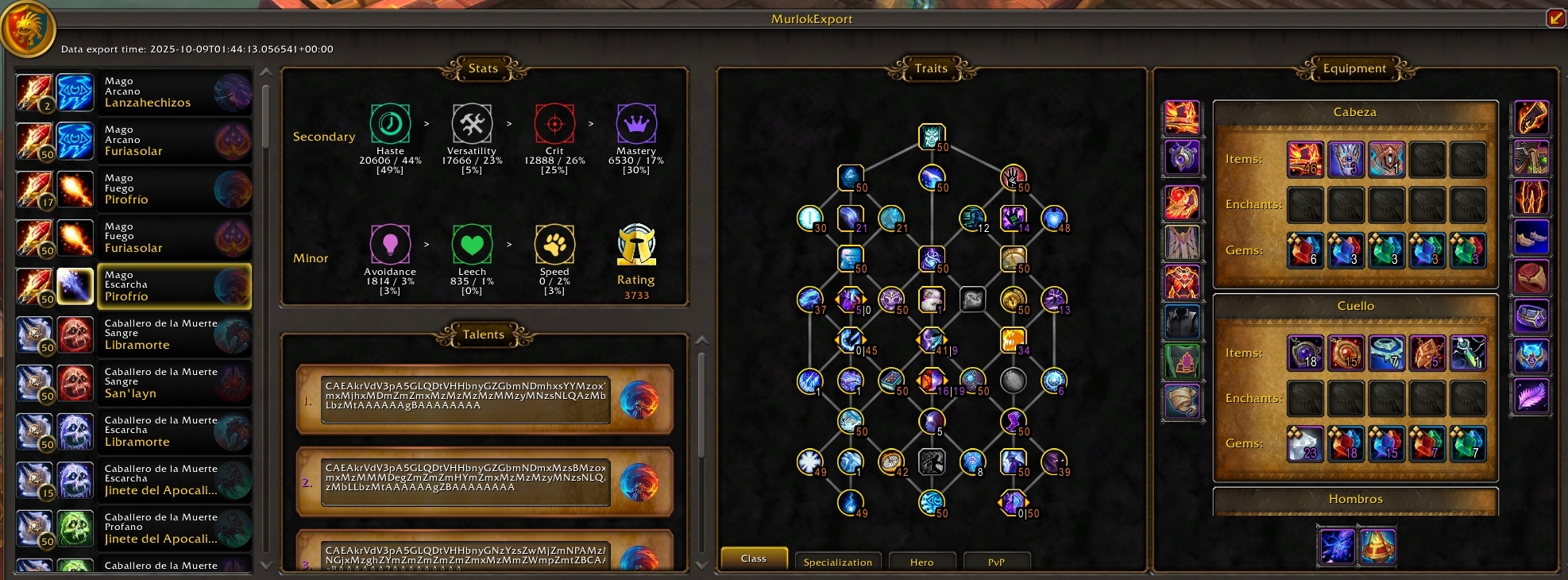
Task: Select the Avoidance stat icon
Action: point(390,245)
